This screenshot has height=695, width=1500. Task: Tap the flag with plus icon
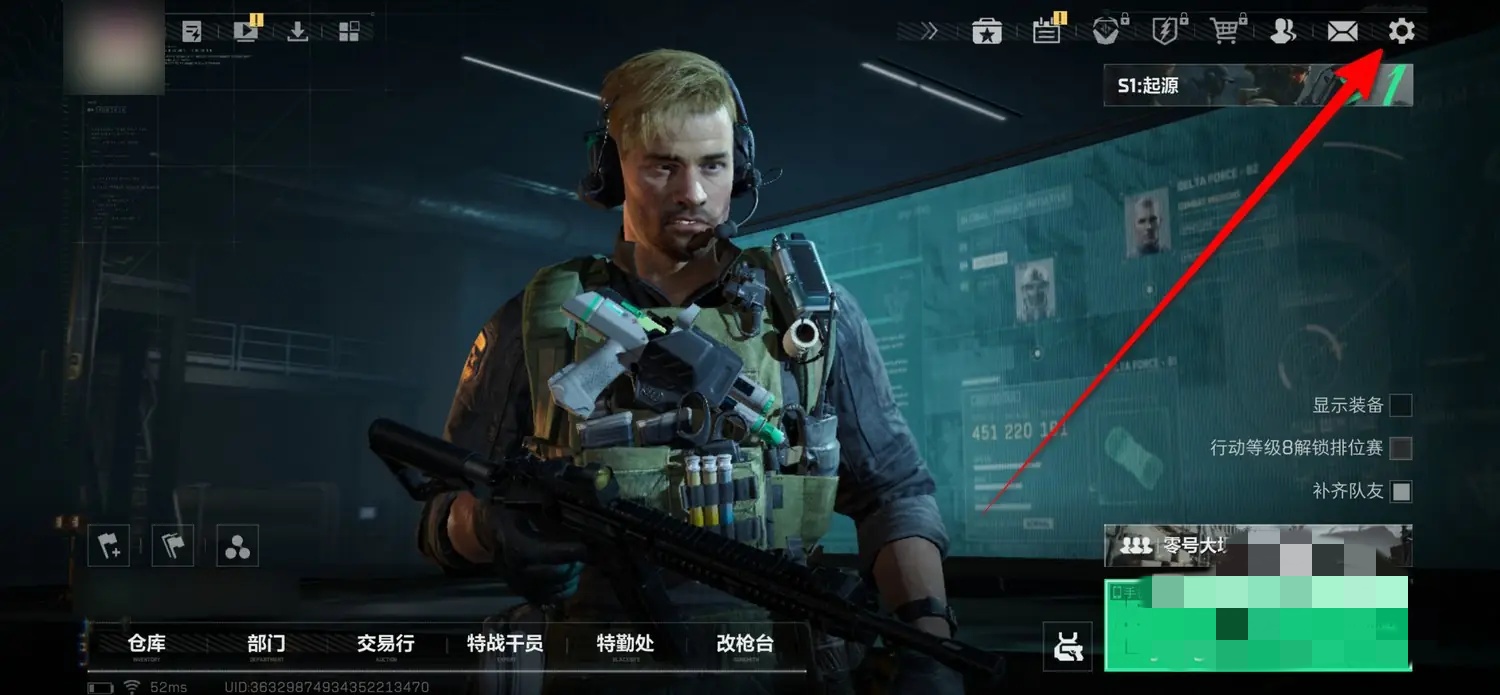pos(108,546)
